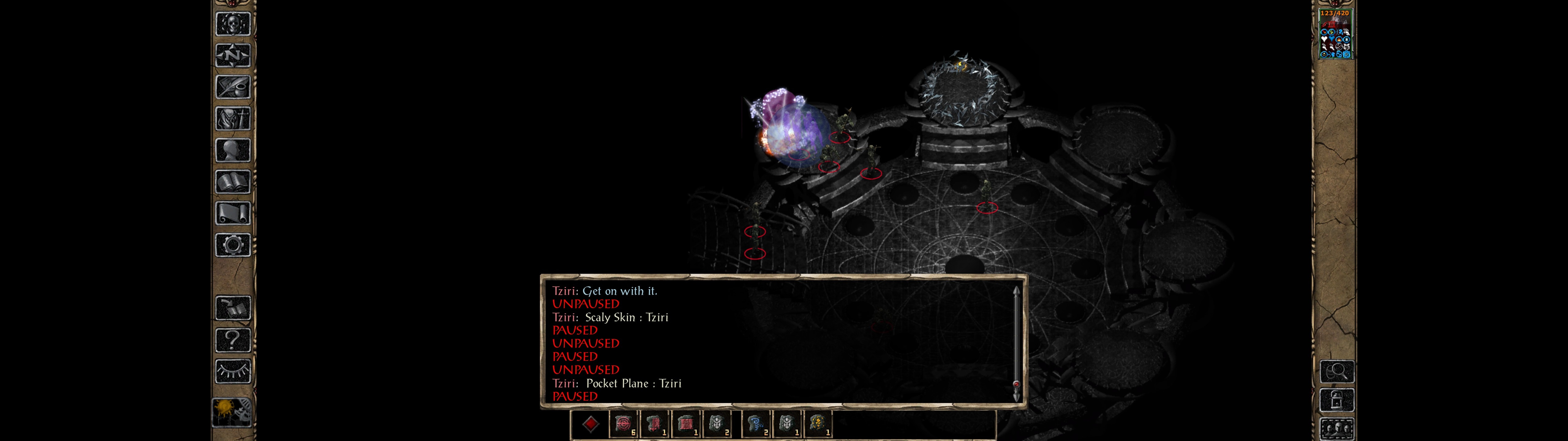The image size is (1568, 441).
Task: Open the area map with the compass button
Action: pyautogui.click(x=232, y=55)
